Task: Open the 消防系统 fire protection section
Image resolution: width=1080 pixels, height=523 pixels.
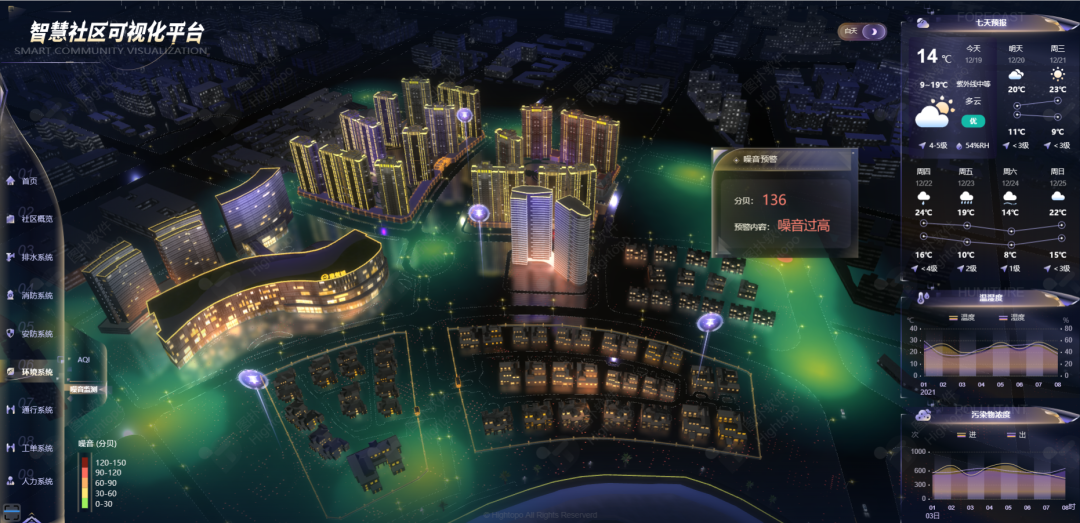Action: [36, 295]
